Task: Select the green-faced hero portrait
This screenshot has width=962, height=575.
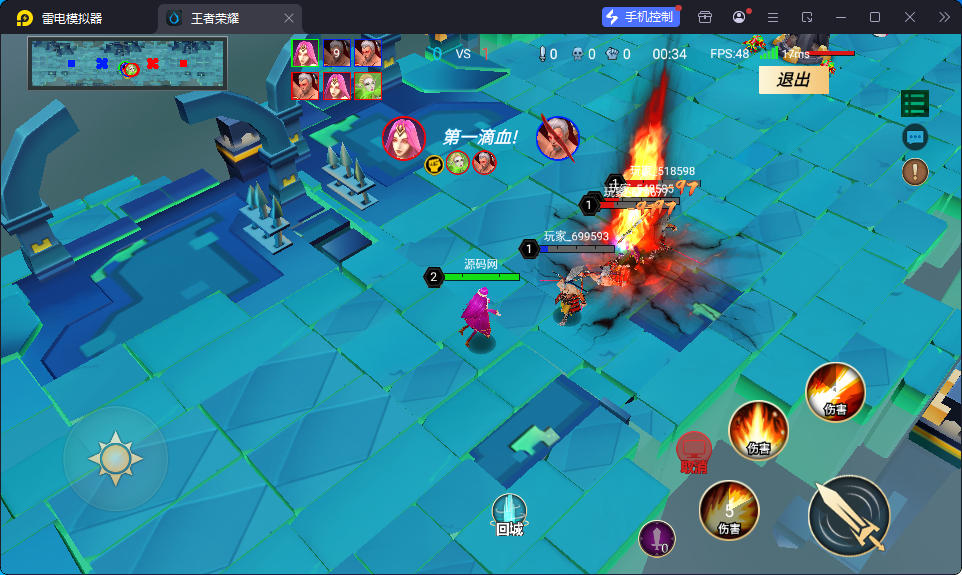Action: pyautogui.click(x=367, y=86)
